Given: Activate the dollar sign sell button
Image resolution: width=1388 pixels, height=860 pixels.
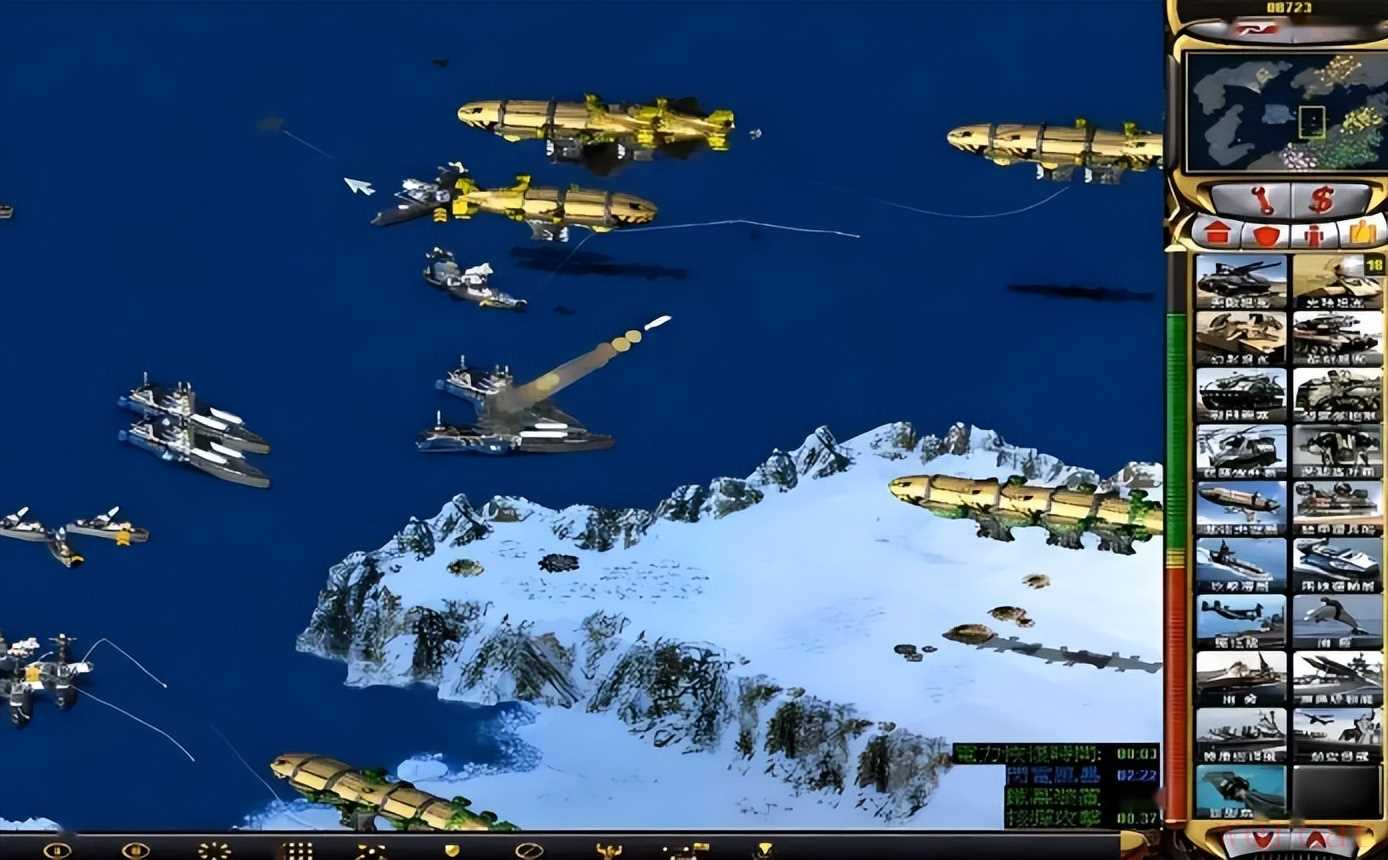Looking at the screenshot, I should pos(1322,199).
